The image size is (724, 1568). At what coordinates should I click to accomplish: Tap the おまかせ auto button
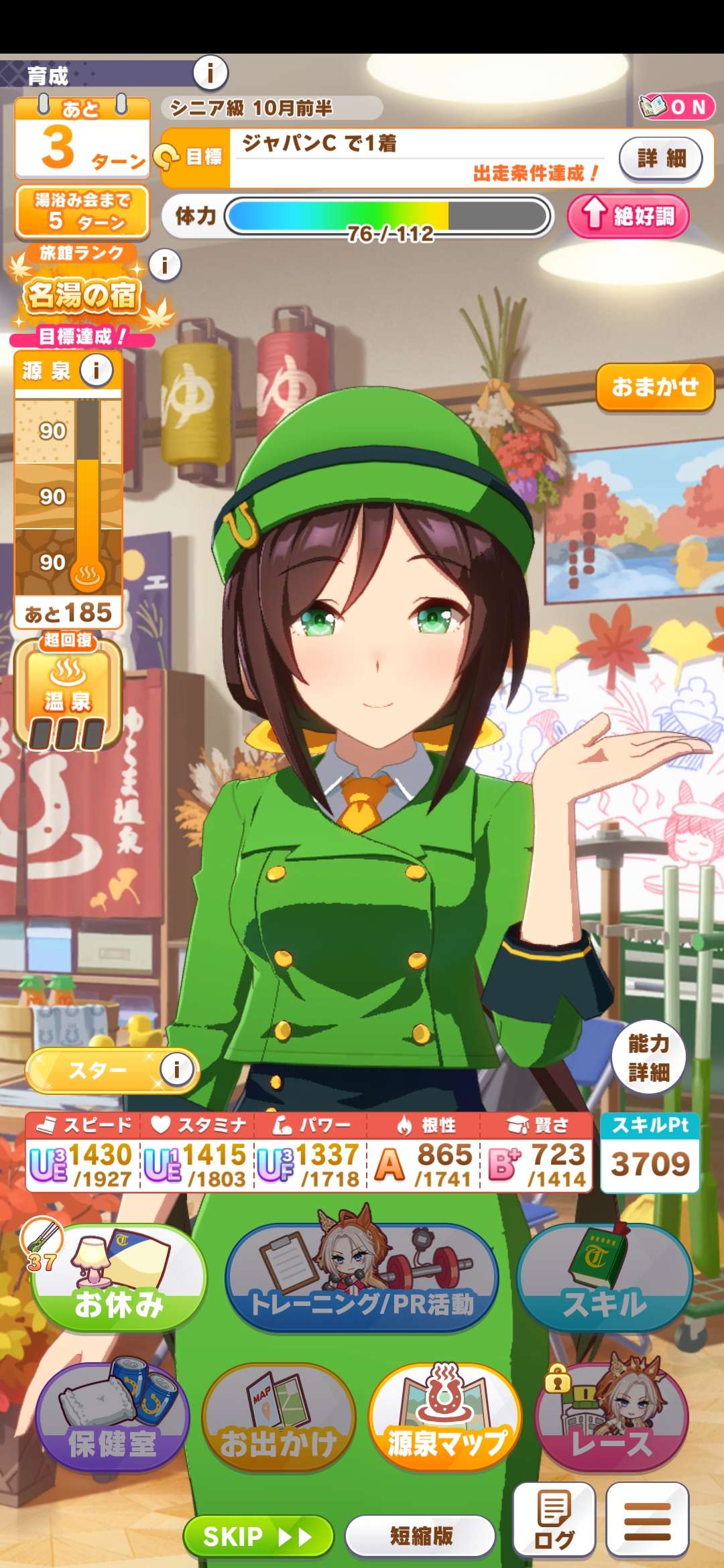[x=655, y=387]
